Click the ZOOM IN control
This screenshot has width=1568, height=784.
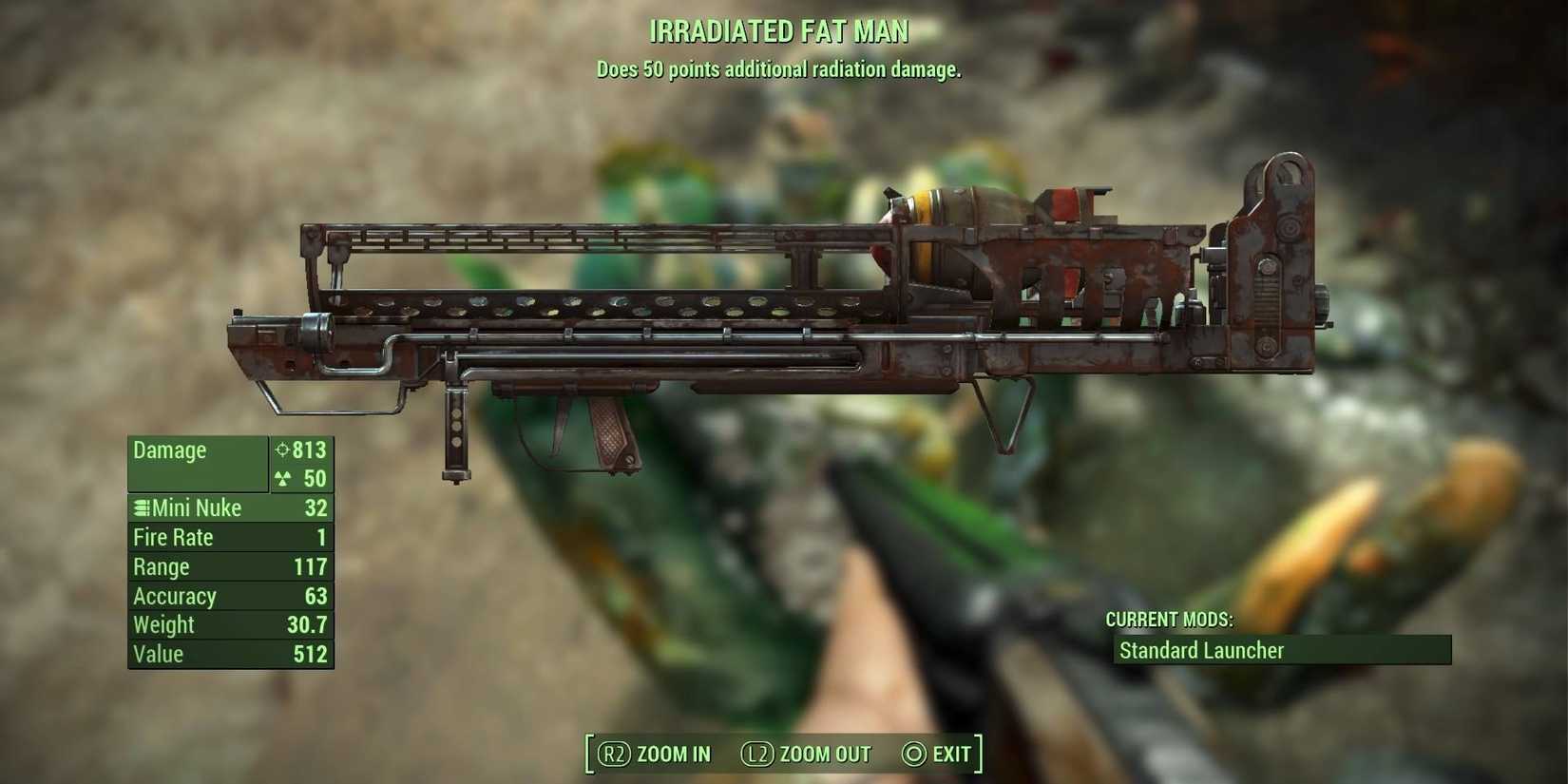coord(674,754)
